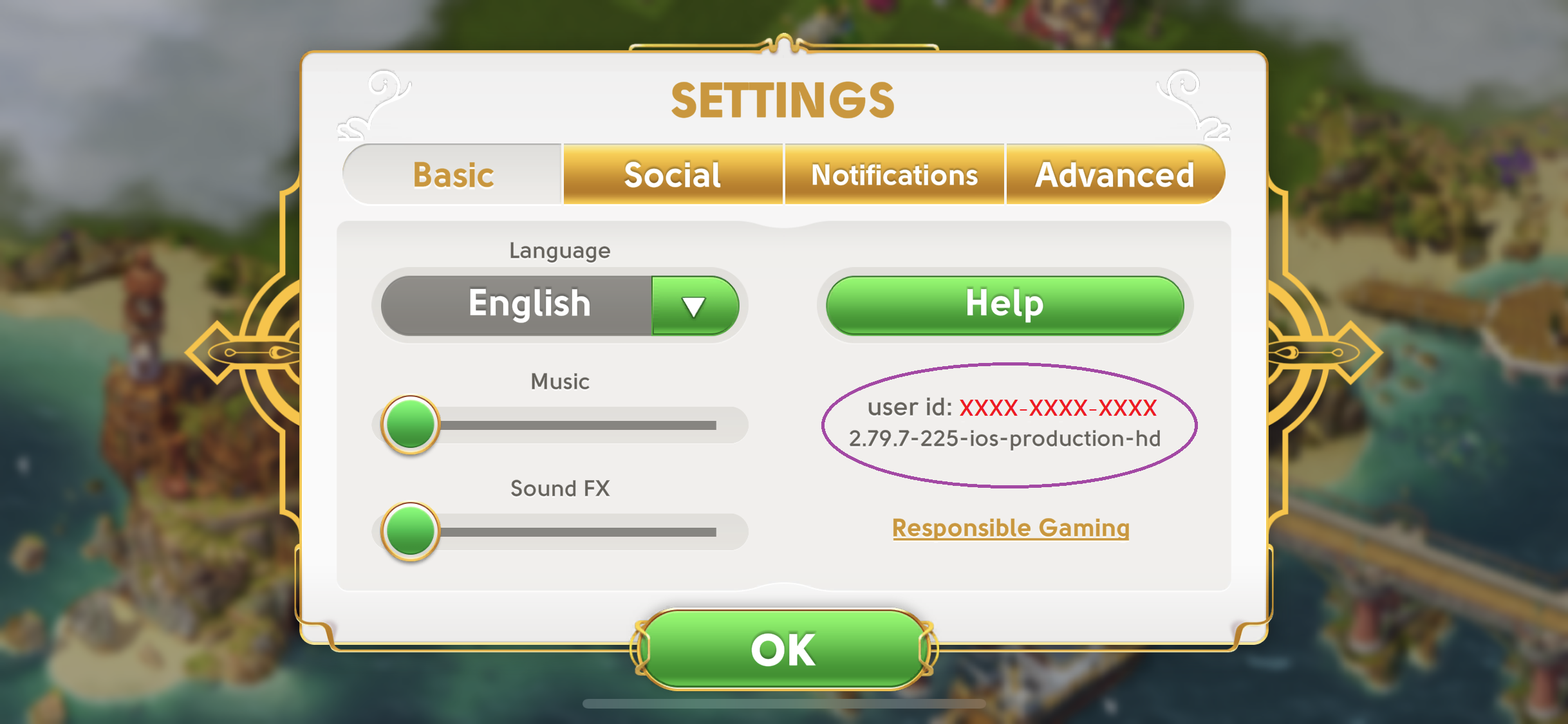
Task: Switch to the Basic tab
Action: 453,175
